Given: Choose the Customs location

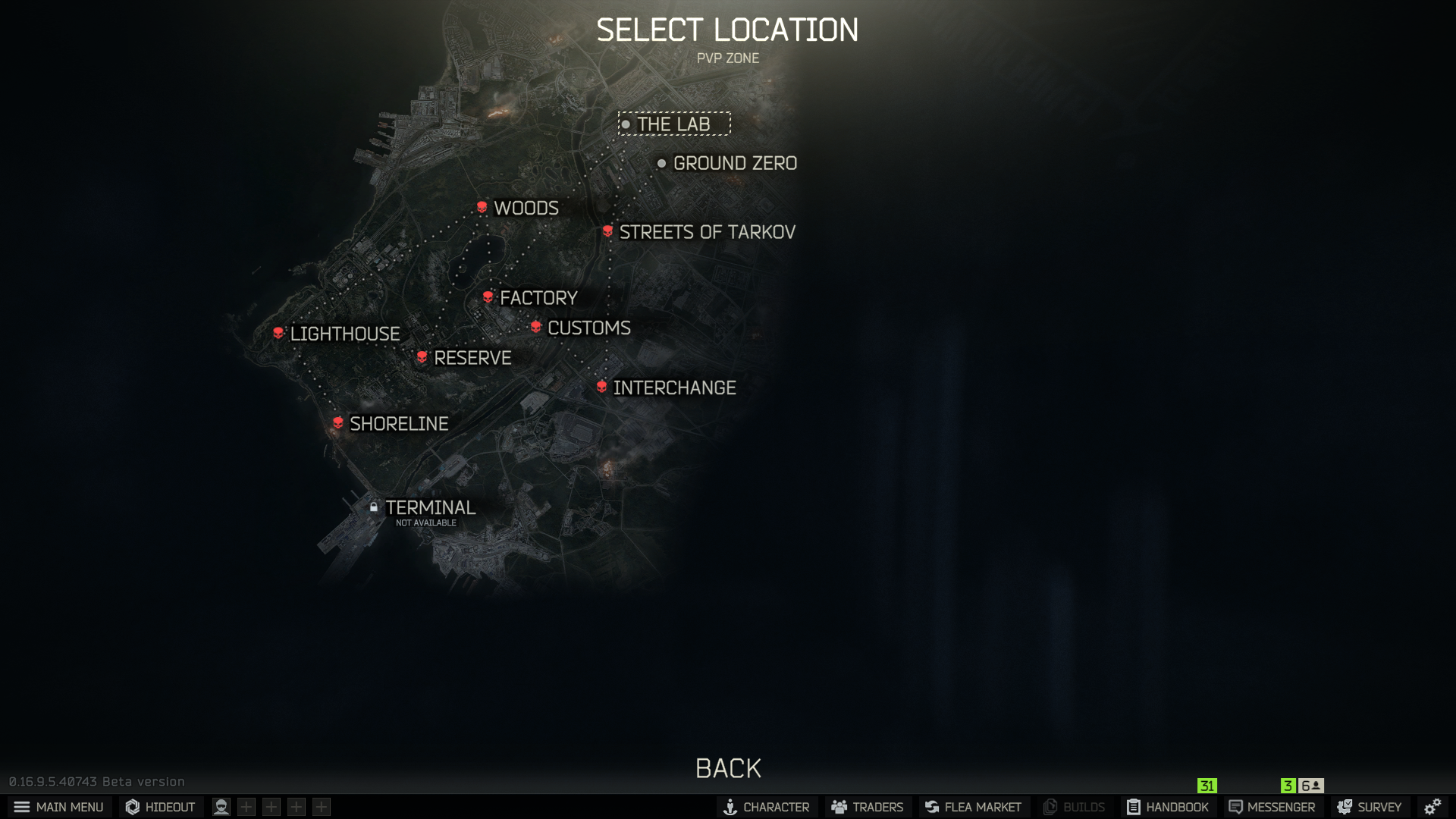Looking at the screenshot, I should 588,328.
